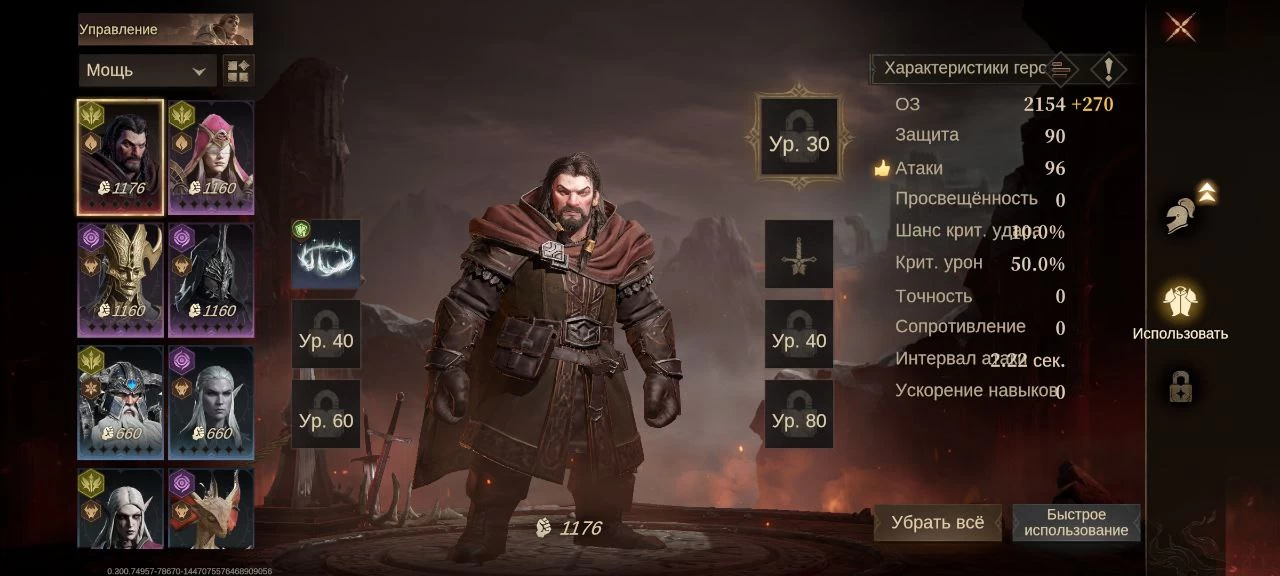Toggle the grid filter button beside Мощь
The height and width of the screenshot is (576, 1280).
(239, 71)
